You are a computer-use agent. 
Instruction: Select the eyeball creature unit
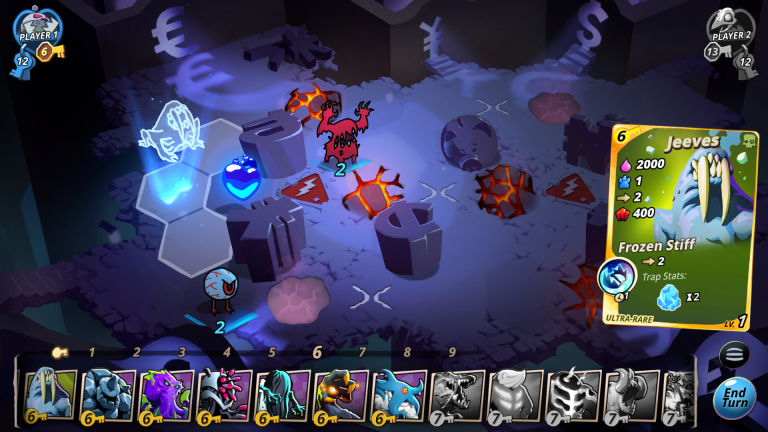click(x=220, y=290)
